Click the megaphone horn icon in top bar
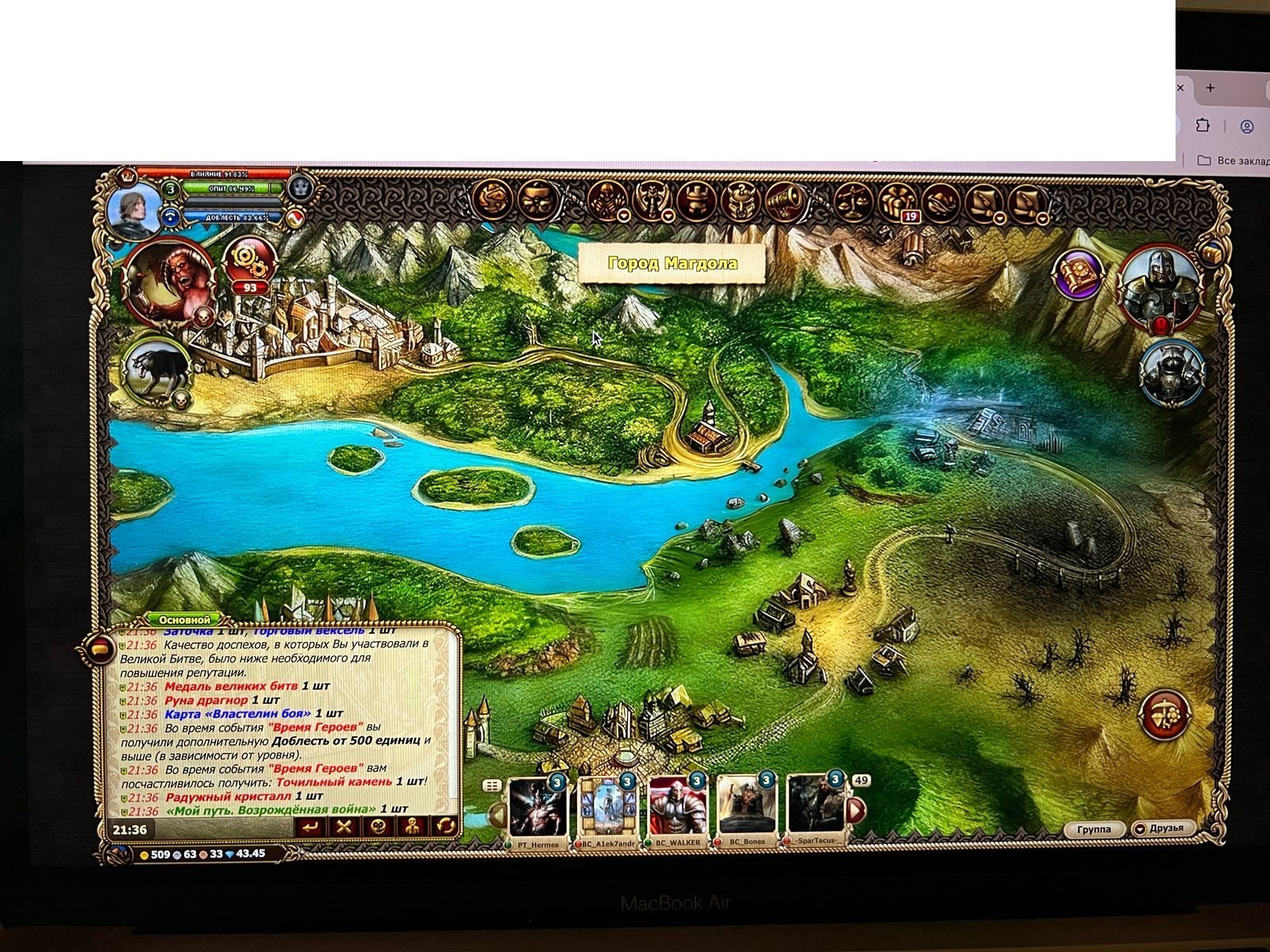This screenshot has width=1270, height=952. coord(785,200)
